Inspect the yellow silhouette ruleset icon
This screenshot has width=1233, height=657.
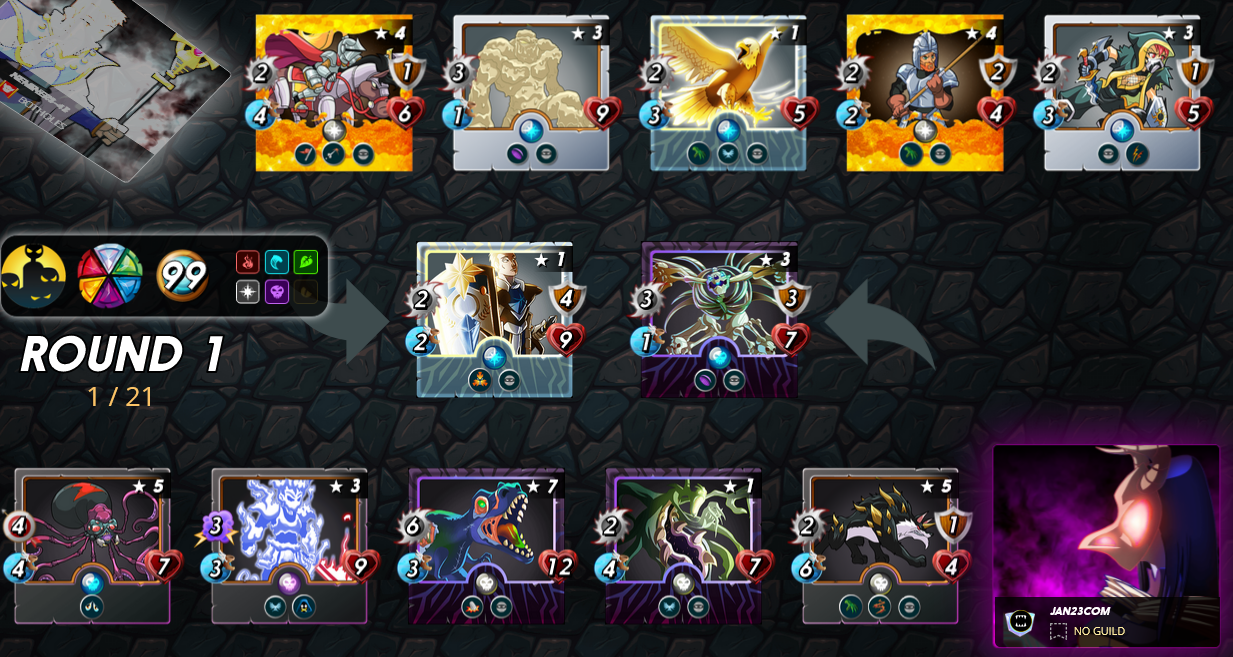point(33,276)
